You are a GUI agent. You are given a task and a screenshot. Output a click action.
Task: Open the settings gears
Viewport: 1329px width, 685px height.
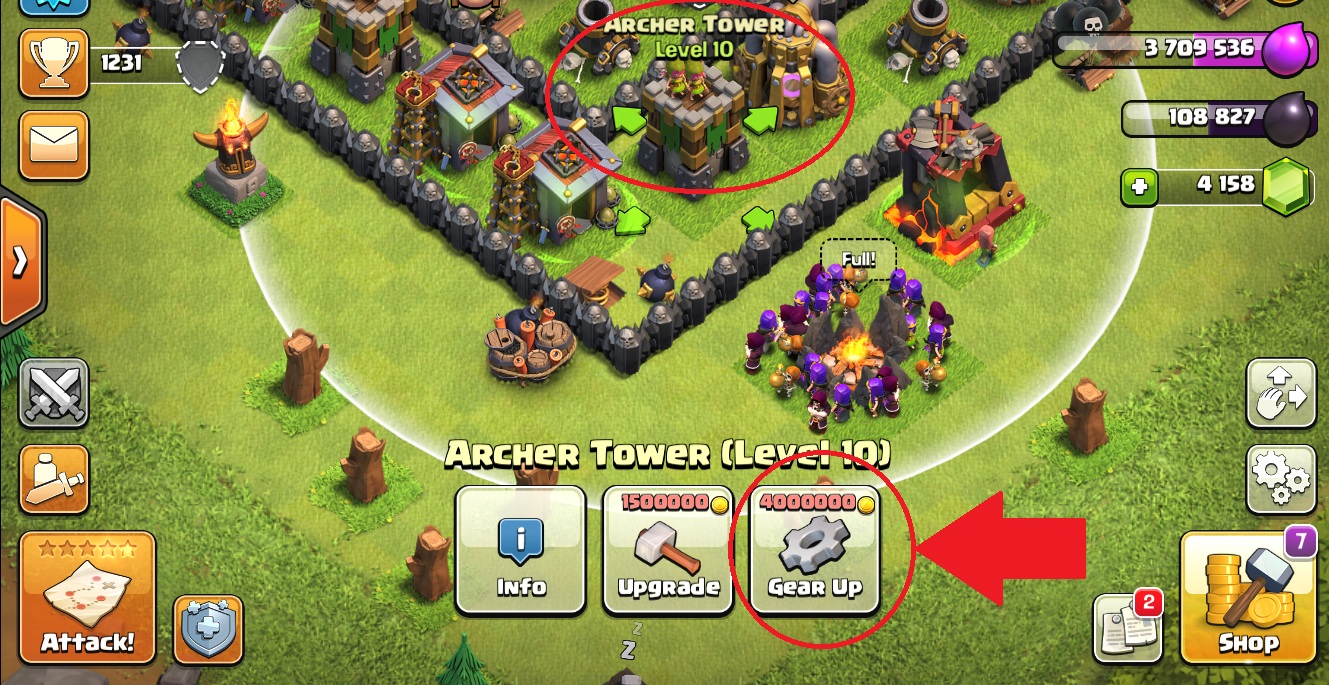[x=1279, y=480]
